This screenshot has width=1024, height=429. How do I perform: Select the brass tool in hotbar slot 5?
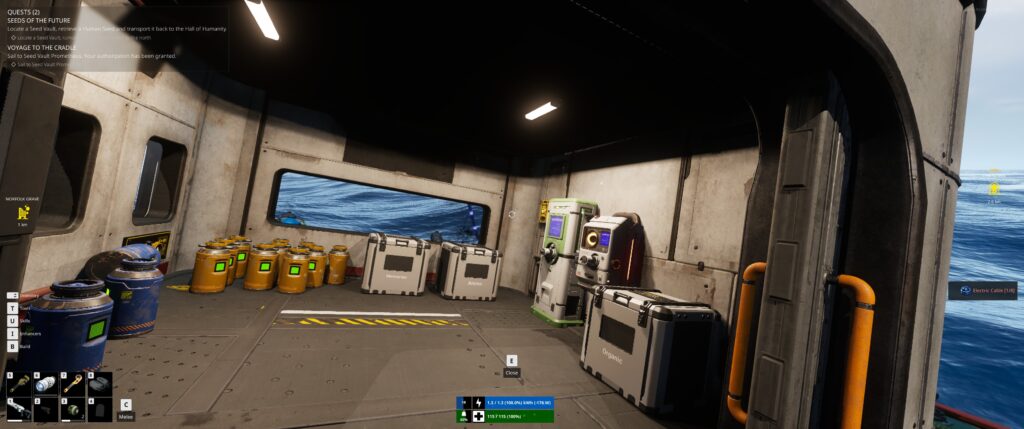19,383
